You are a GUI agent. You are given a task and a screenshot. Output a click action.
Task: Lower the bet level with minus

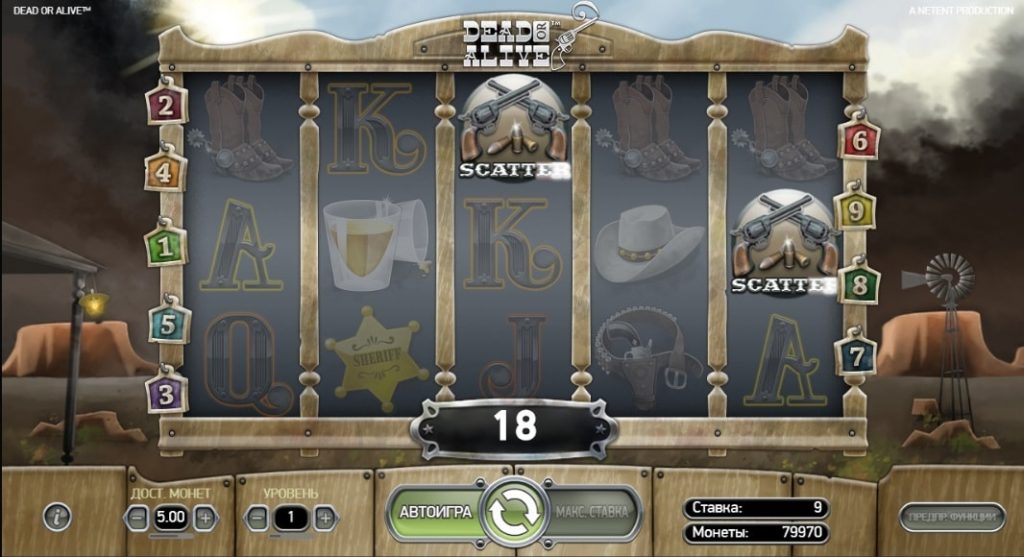258,518
